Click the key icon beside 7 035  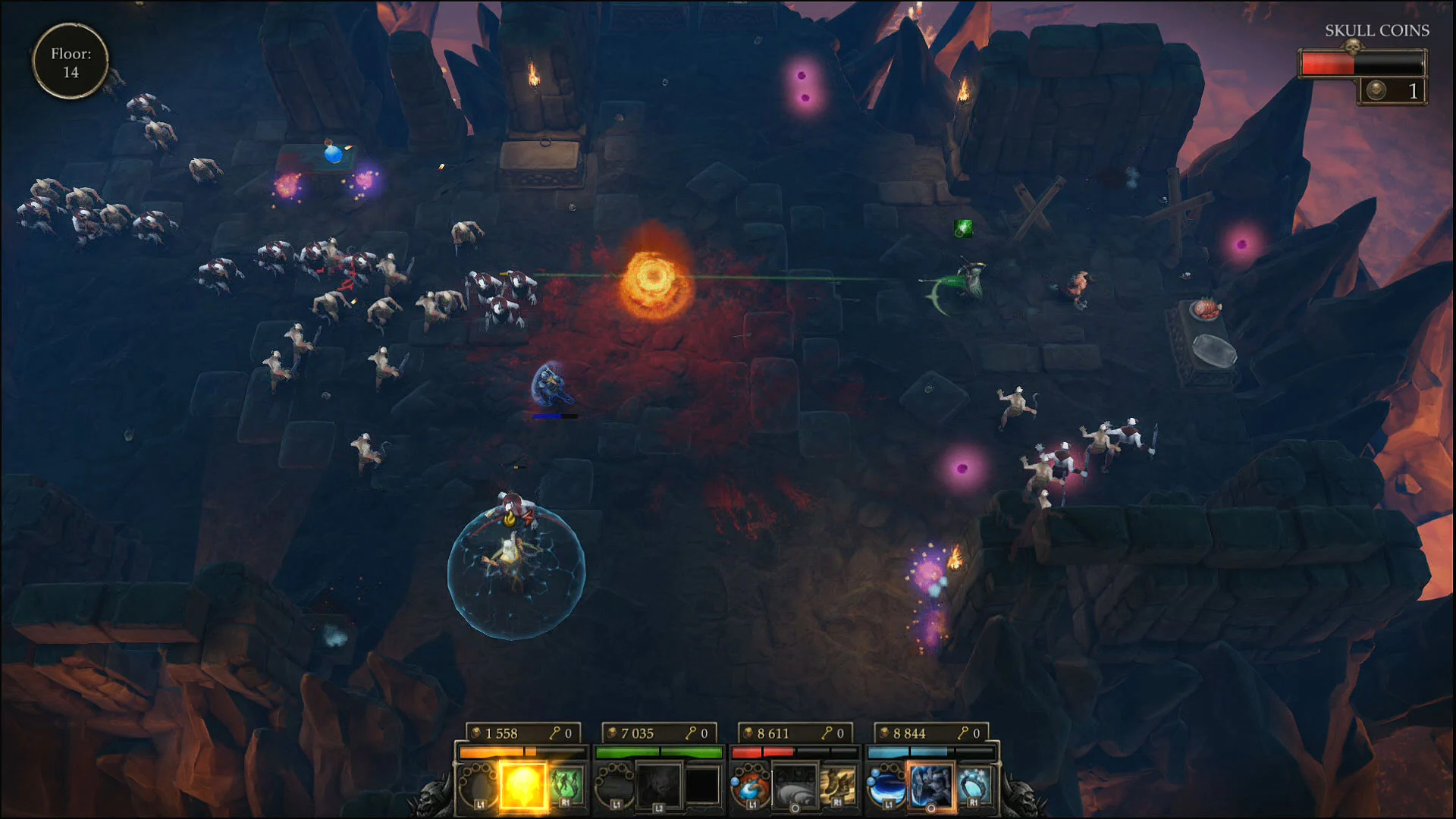tap(692, 732)
